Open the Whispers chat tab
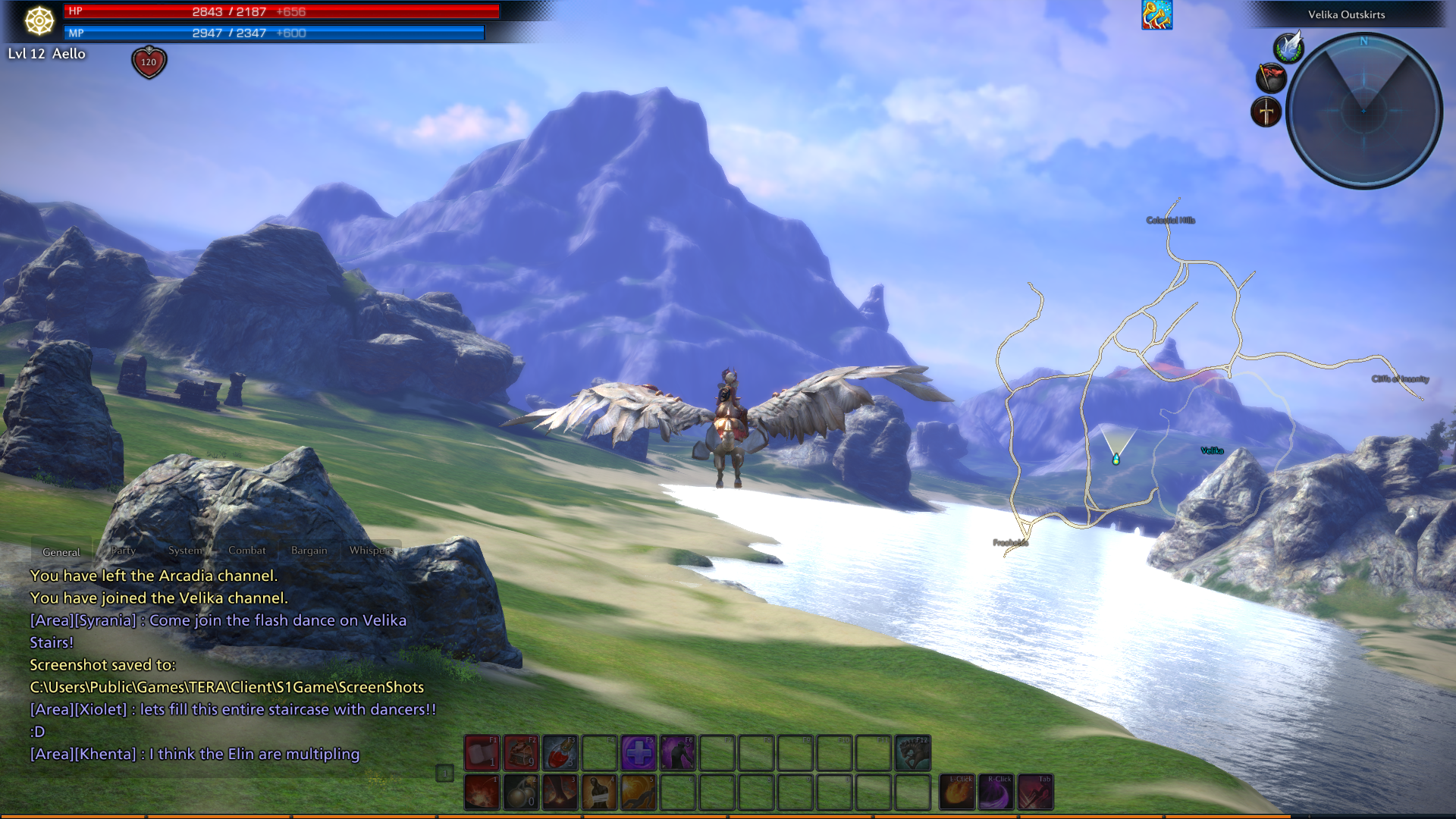 (x=371, y=550)
